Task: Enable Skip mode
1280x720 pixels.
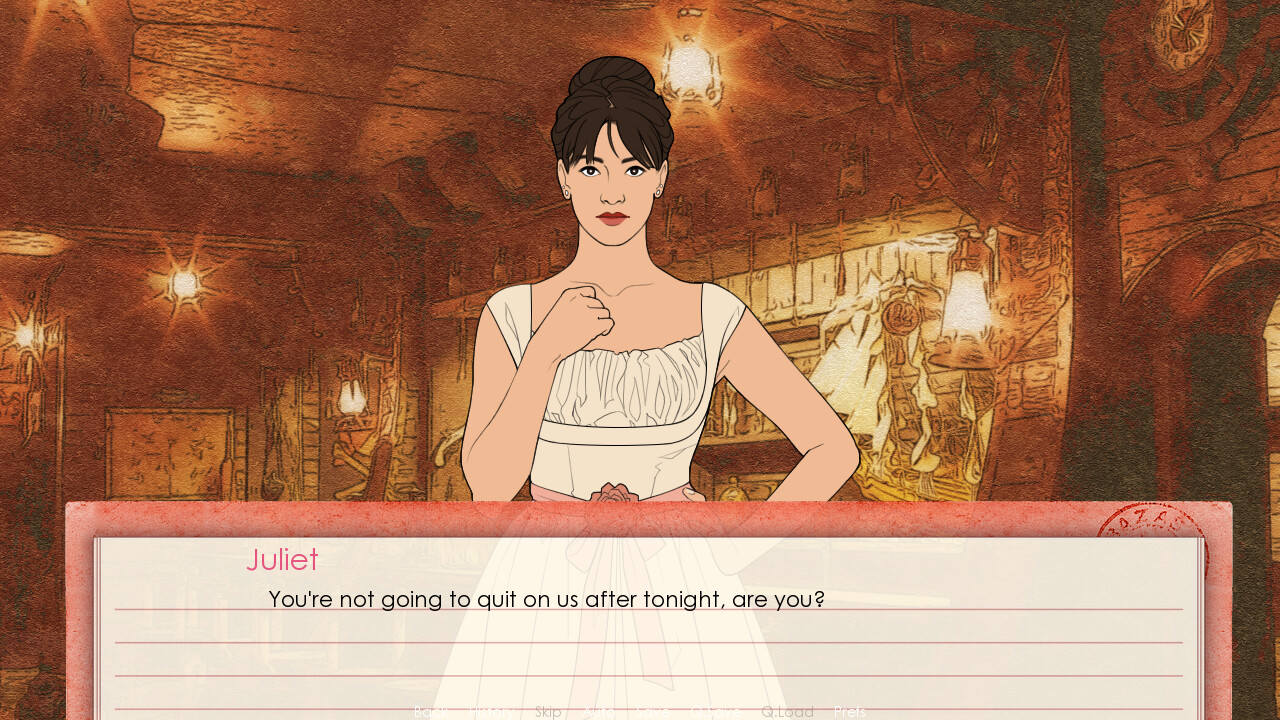Action: pyautogui.click(x=548, y=711)
